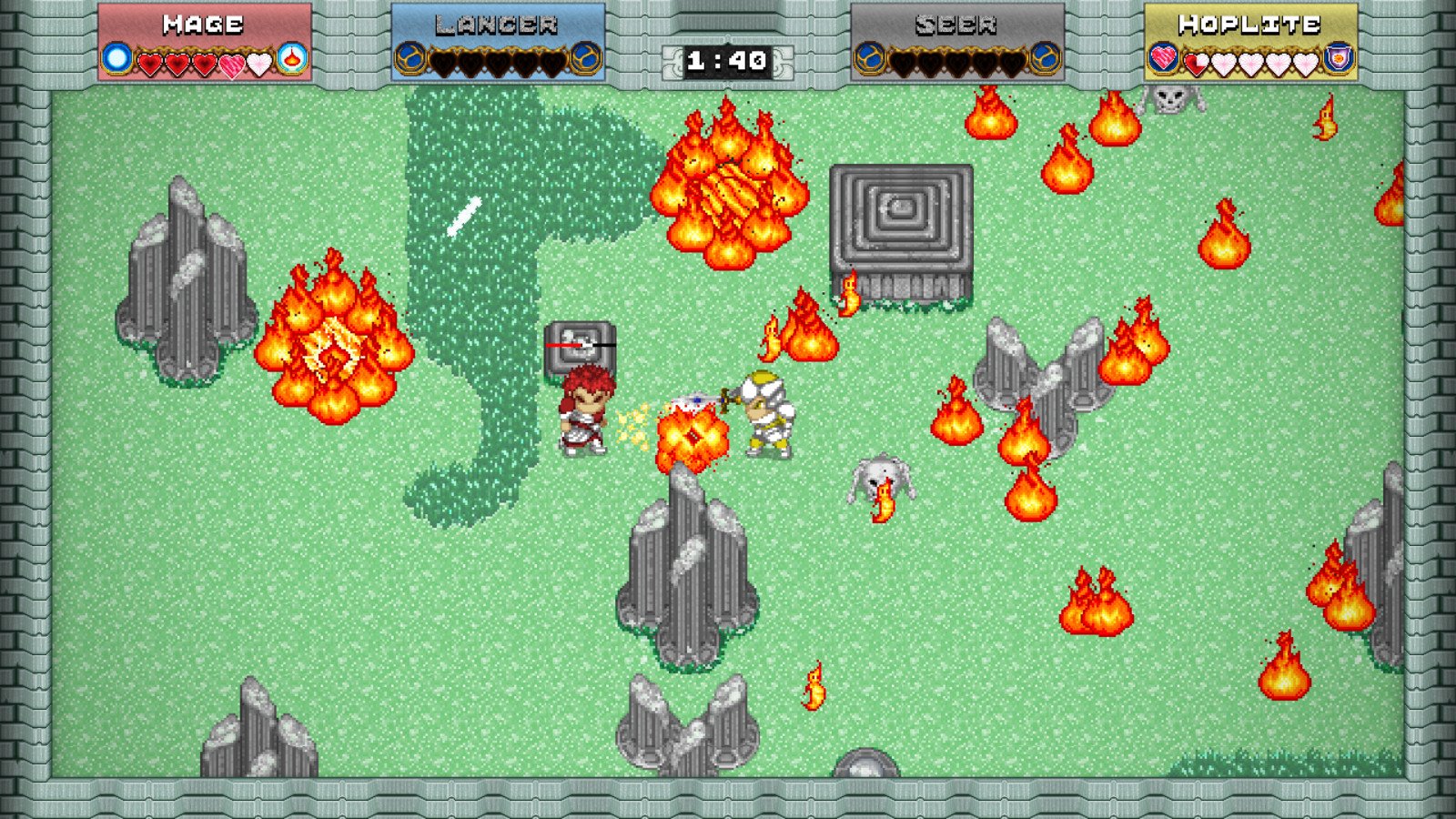The width and height of the screenshot is (1456, 819).
Task: Select the Seer's left orb emblem
Action: [x=868, y=60]
